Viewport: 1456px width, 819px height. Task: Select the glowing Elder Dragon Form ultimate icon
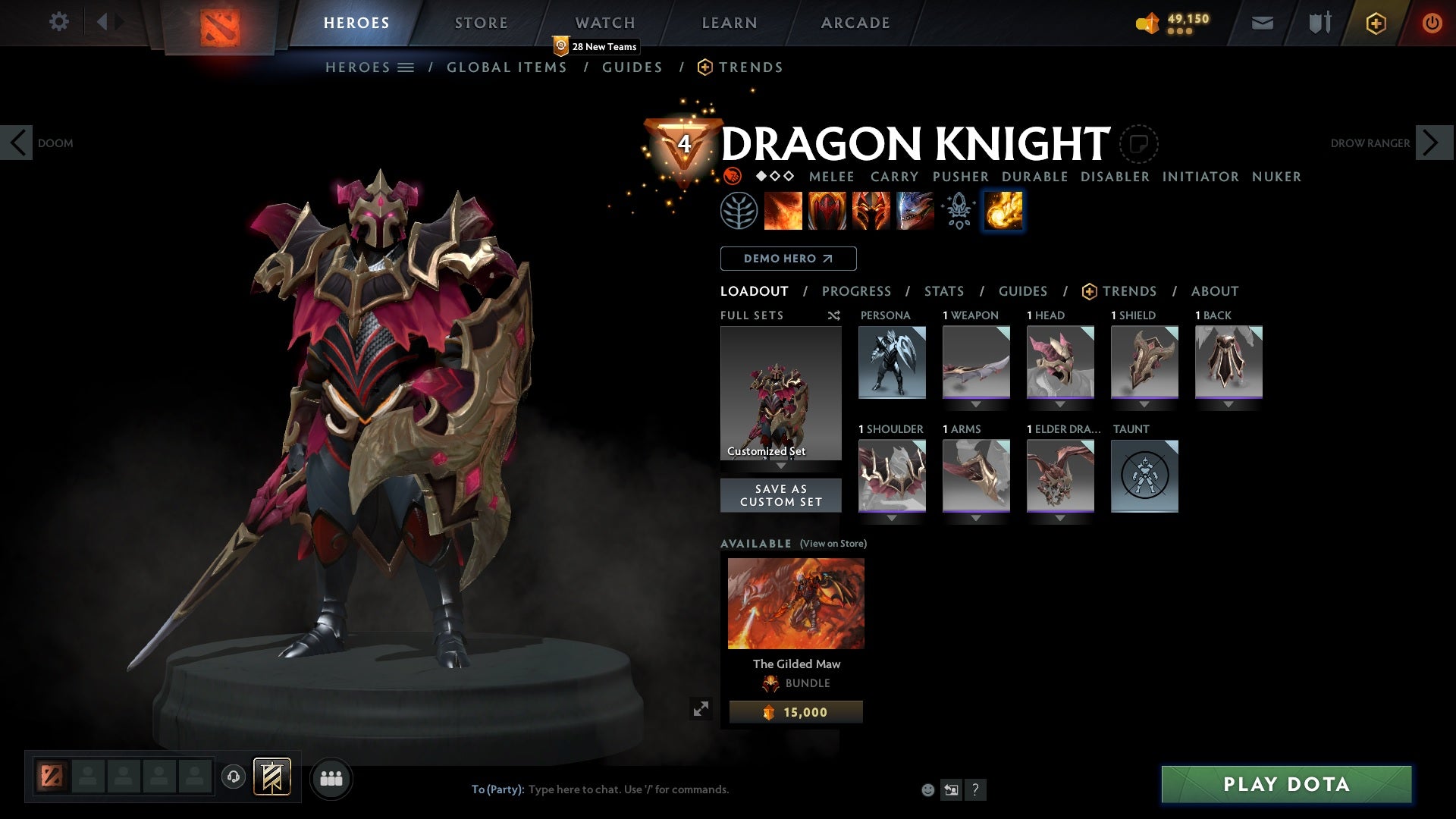tap(1002, 211)
